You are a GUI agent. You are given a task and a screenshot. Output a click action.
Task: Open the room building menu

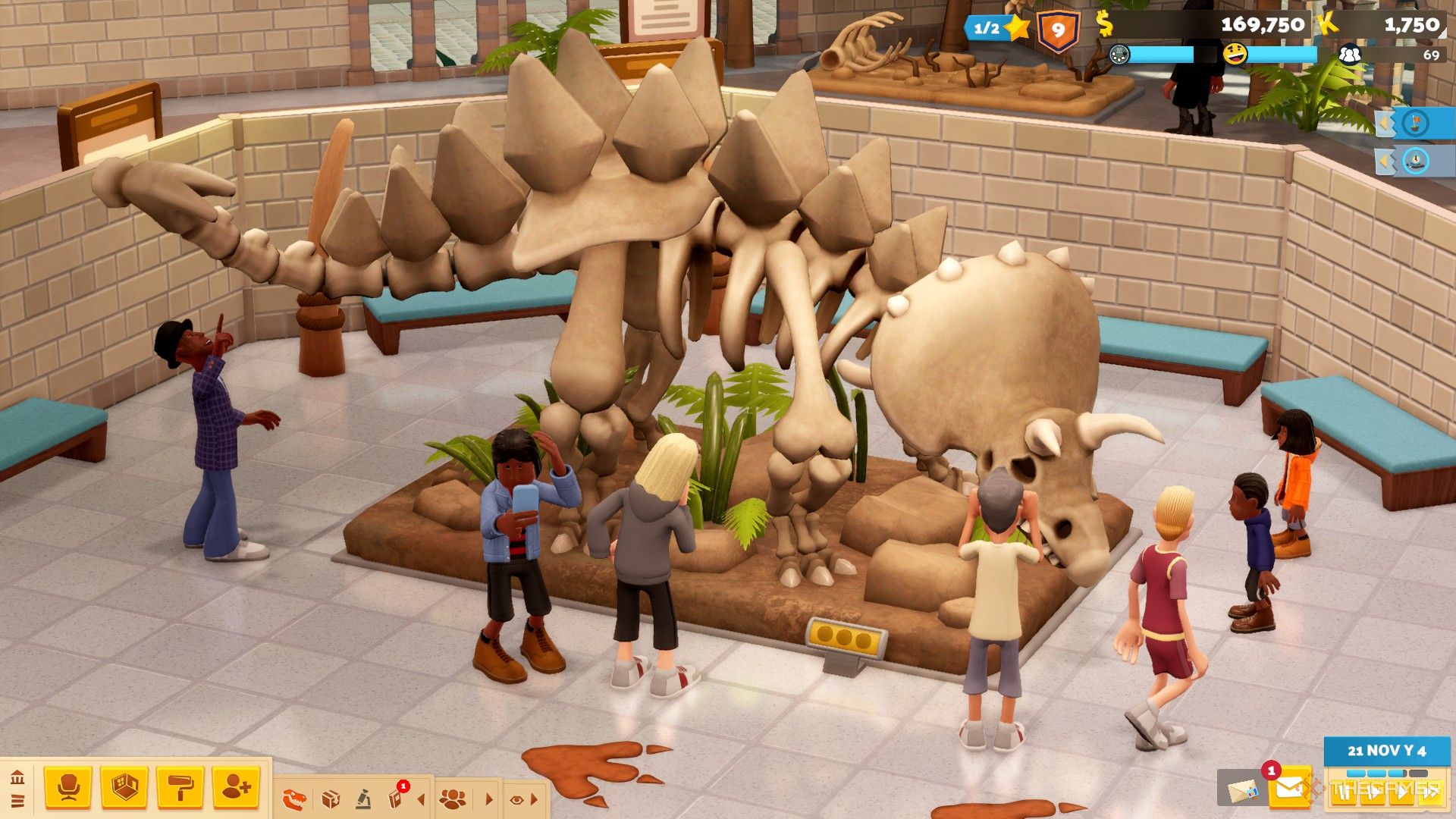[x=124, y=788]
